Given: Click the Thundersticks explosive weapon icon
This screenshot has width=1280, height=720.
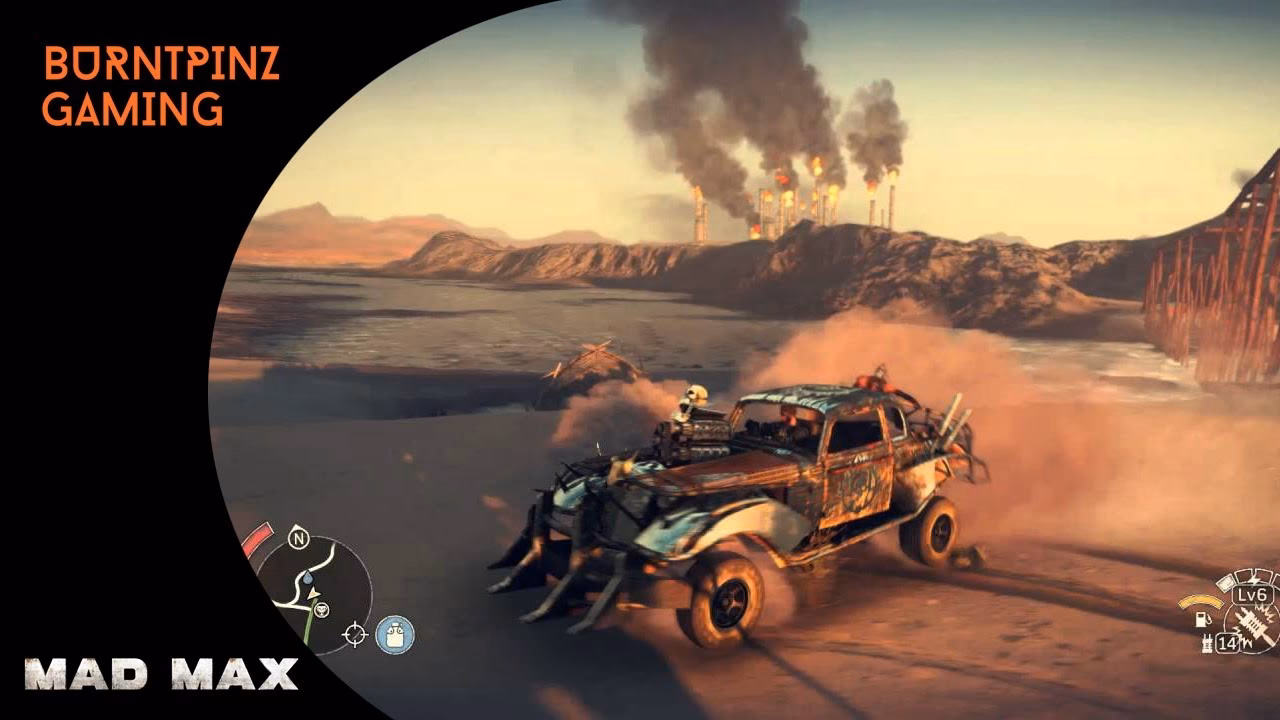Looking at the screenshot, I should [x=1252, y=624].
